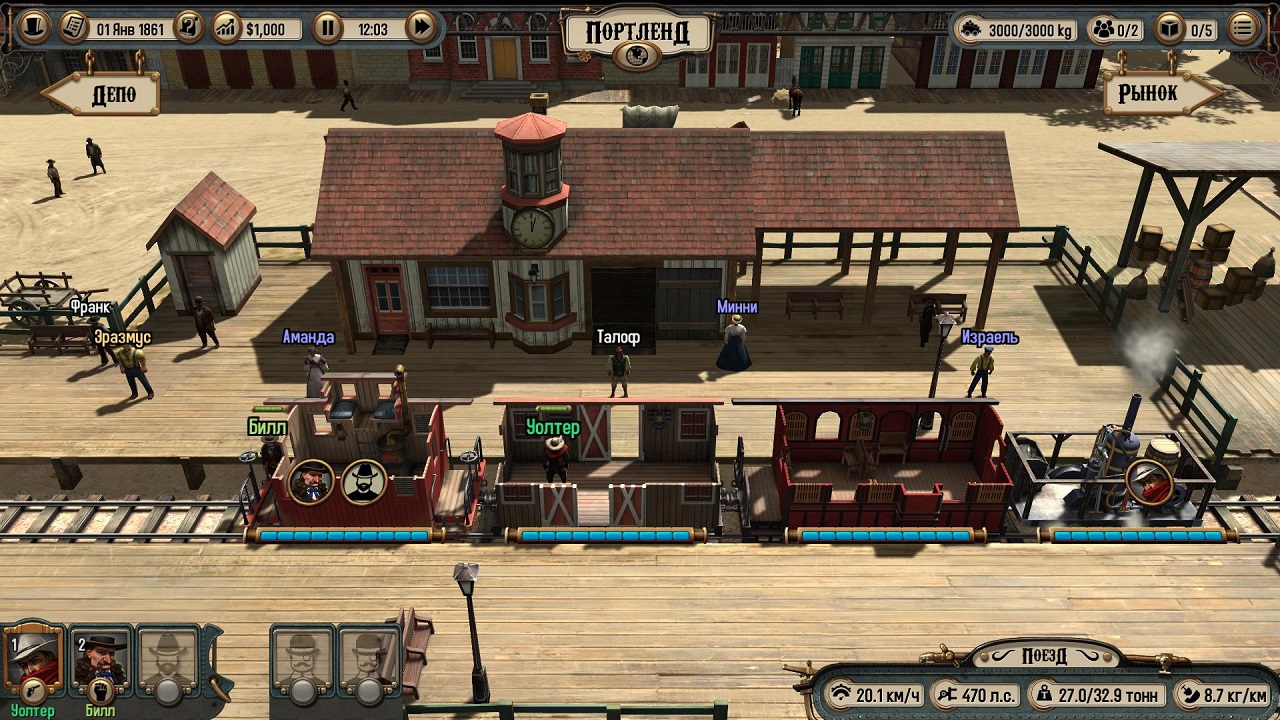Select Билл's portrait in the crew bar
Image resolution: width=1280 pixels, height=720 pixels.
click(100, 656)
